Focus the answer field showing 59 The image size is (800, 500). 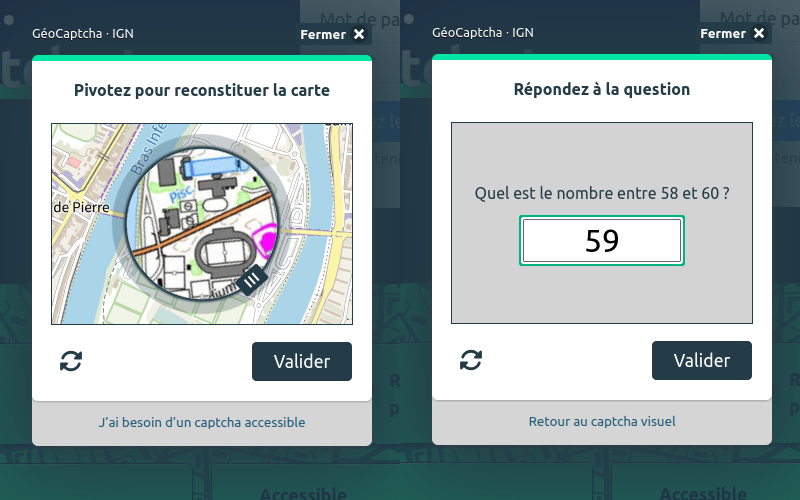602,241
